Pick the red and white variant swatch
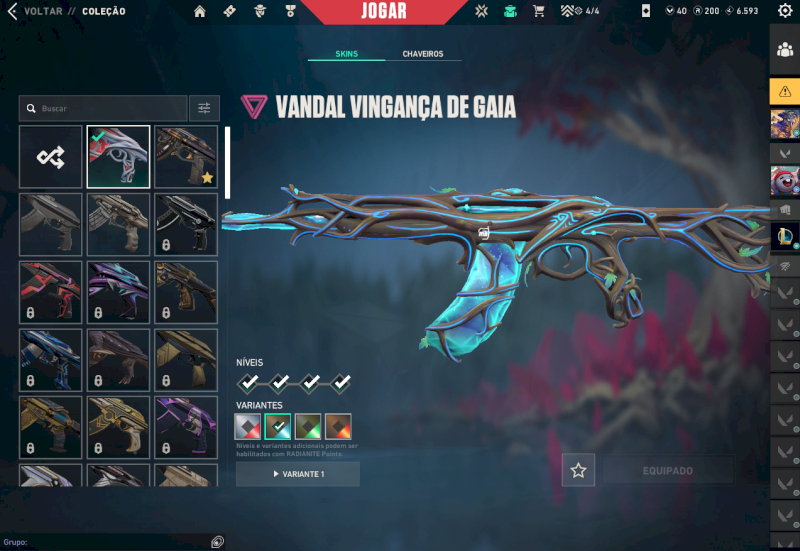800x551 pixels. 248,427
